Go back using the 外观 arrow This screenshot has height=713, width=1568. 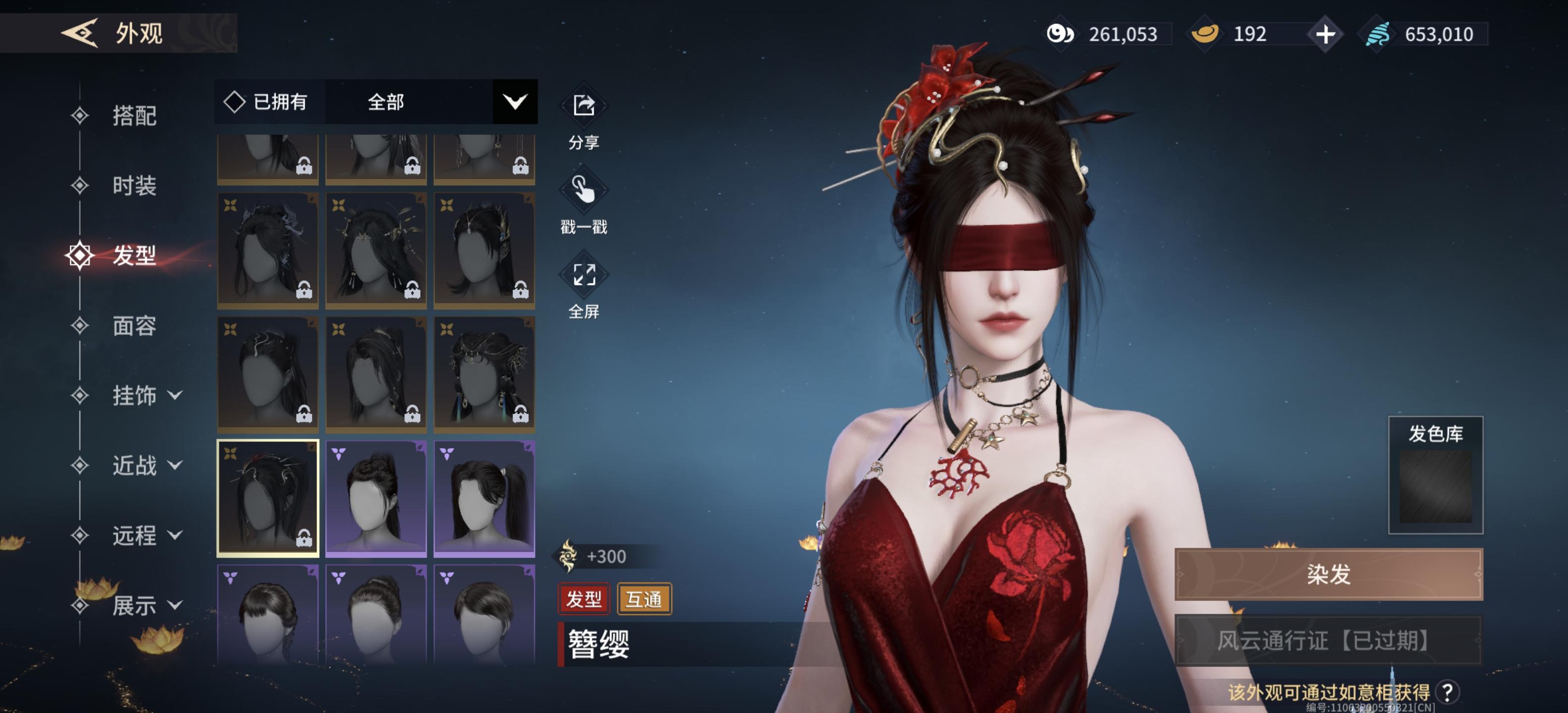click(80, 33)
